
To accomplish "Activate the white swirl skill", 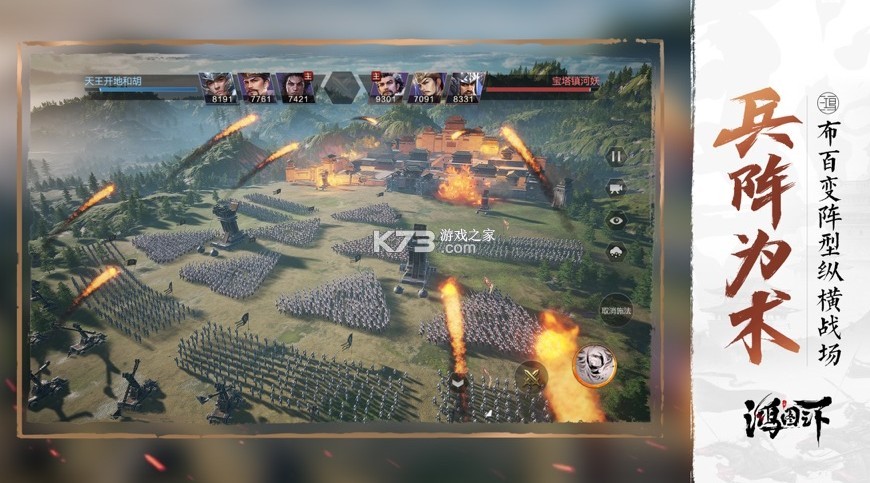I will point(594,365).
